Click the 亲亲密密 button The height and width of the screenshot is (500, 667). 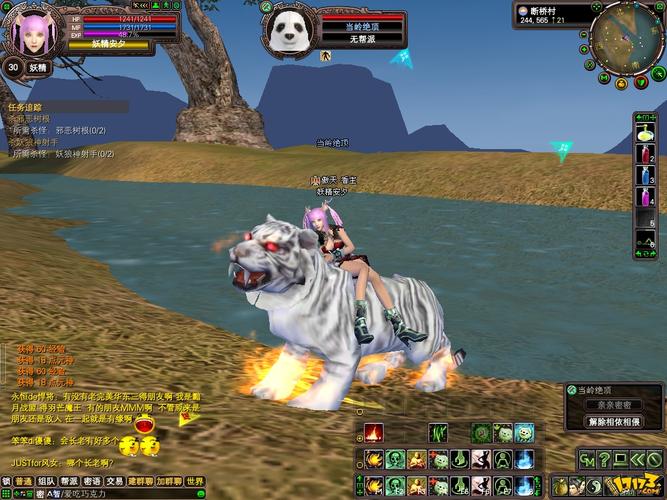click(613, 407)
